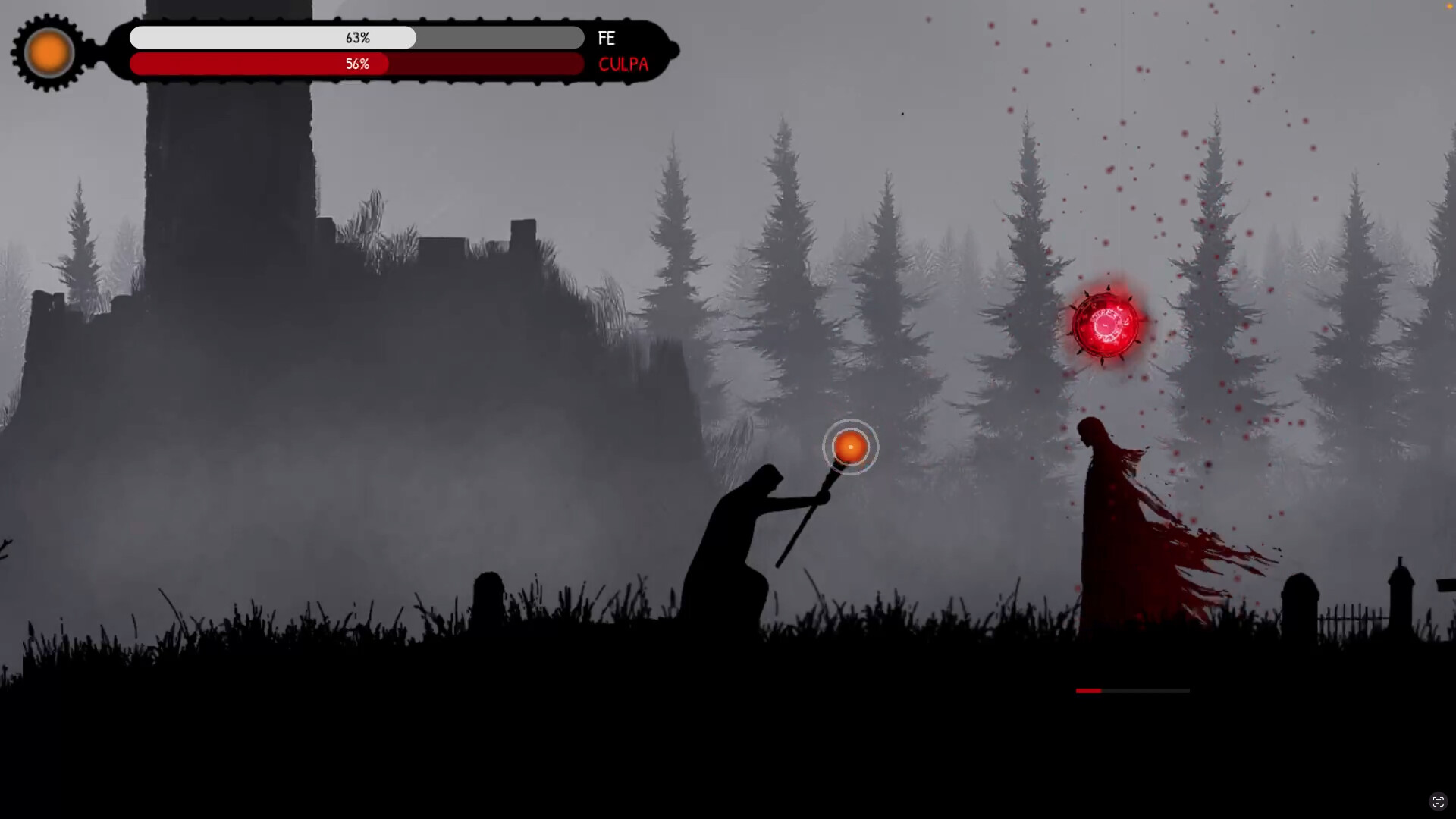The width and height of the screenshot is (1456, 819).
Task: Click the boss health bar near the bottom
Action: 1132,691
